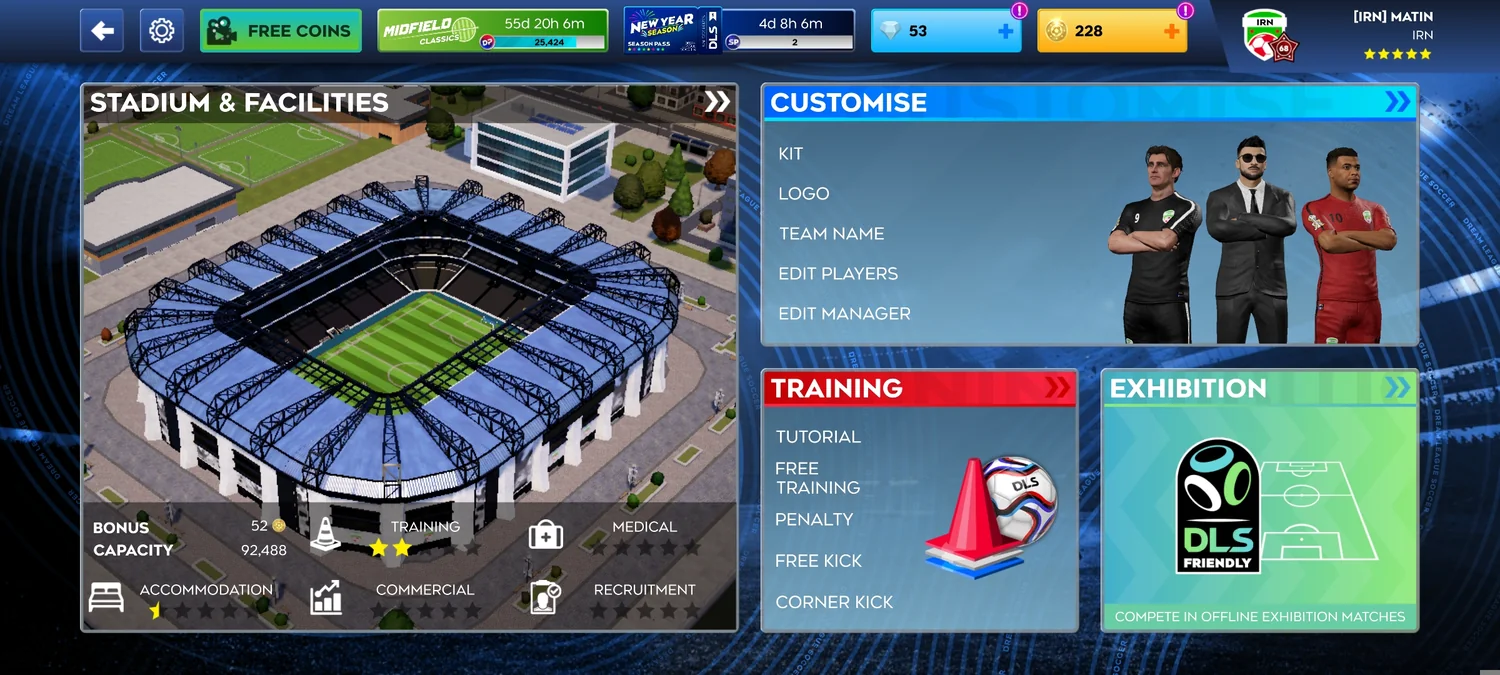The height and width of the screenshot is (675, 1500).
Task: Select Free Kick training
Action: (x=818, y=561)
